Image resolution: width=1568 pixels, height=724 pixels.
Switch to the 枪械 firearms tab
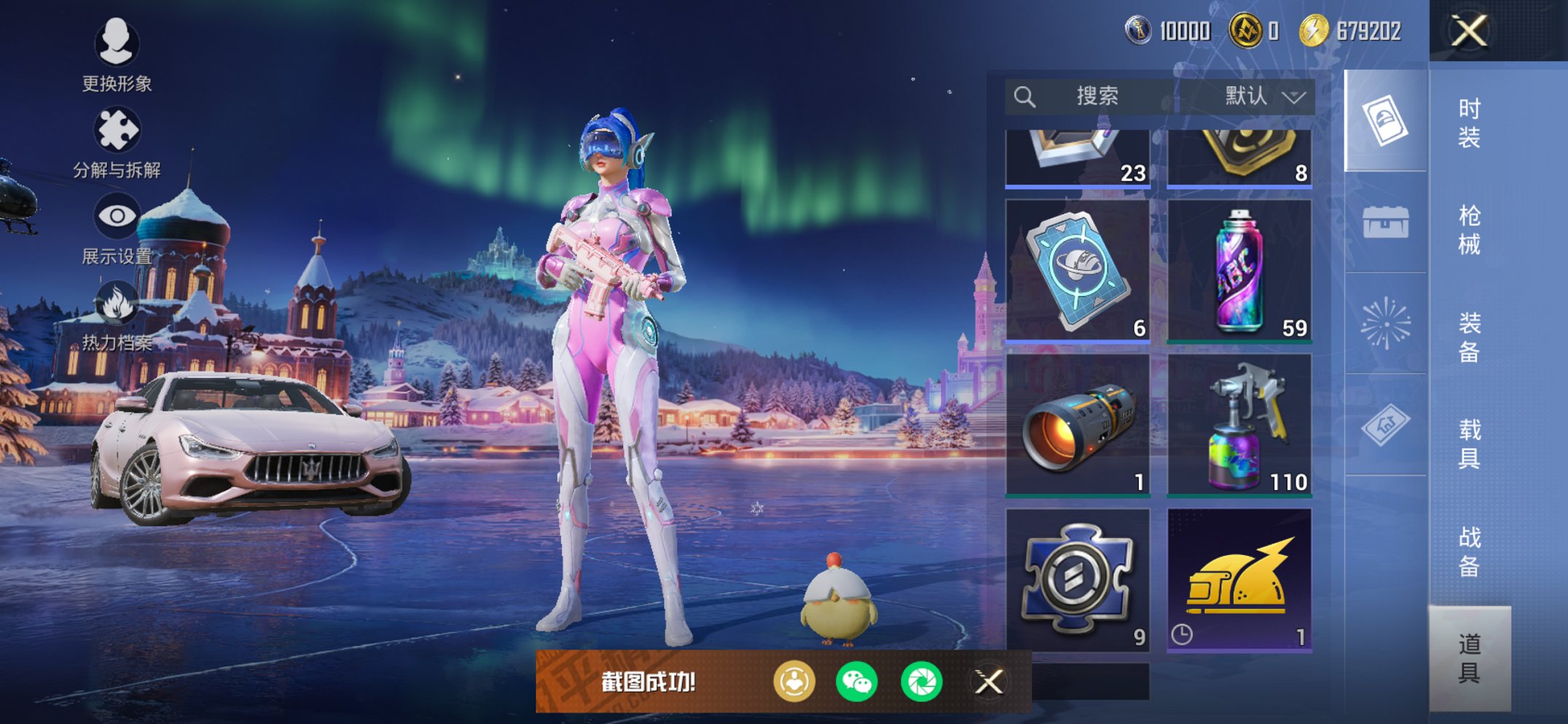point(1469,230)
